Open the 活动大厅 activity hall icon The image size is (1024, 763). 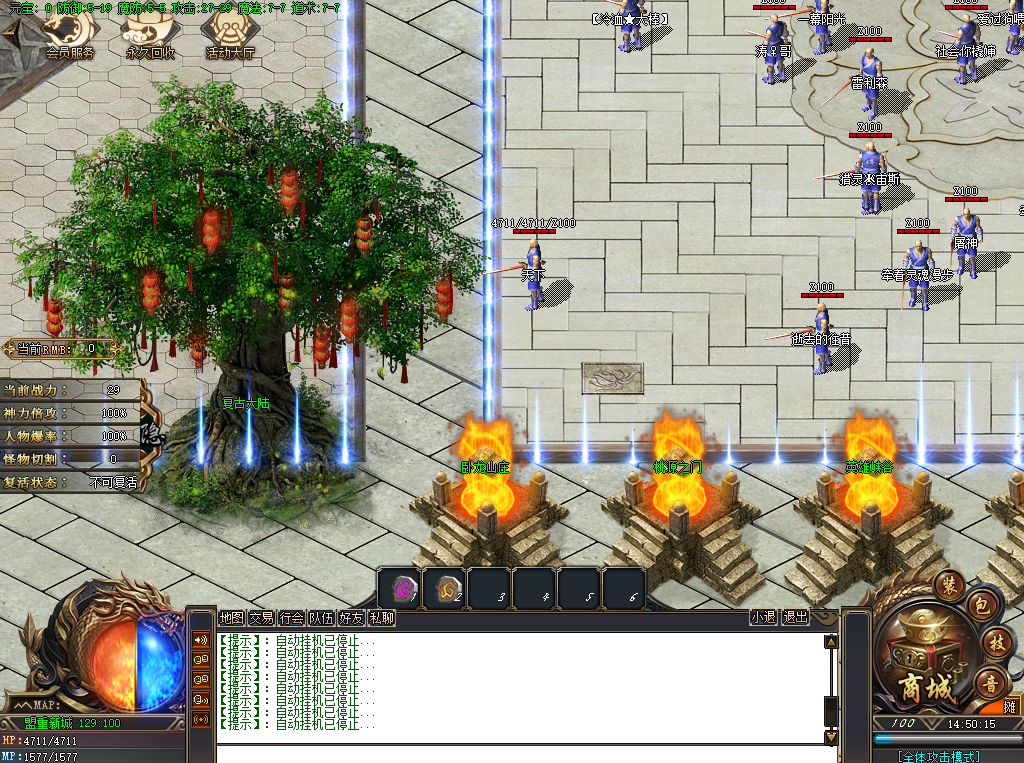point(230,36)
